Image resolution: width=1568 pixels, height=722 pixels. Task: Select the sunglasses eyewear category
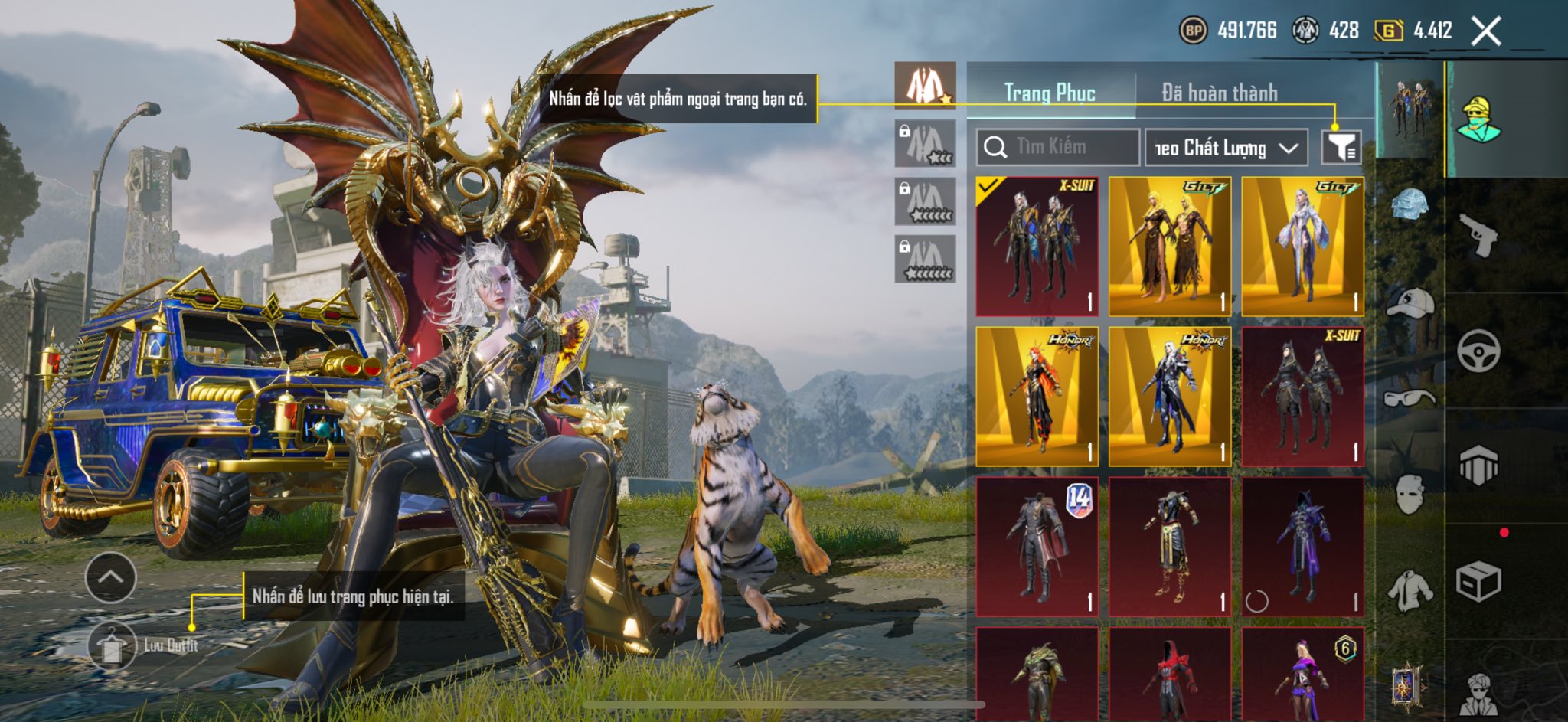[x=1410, y=398]
